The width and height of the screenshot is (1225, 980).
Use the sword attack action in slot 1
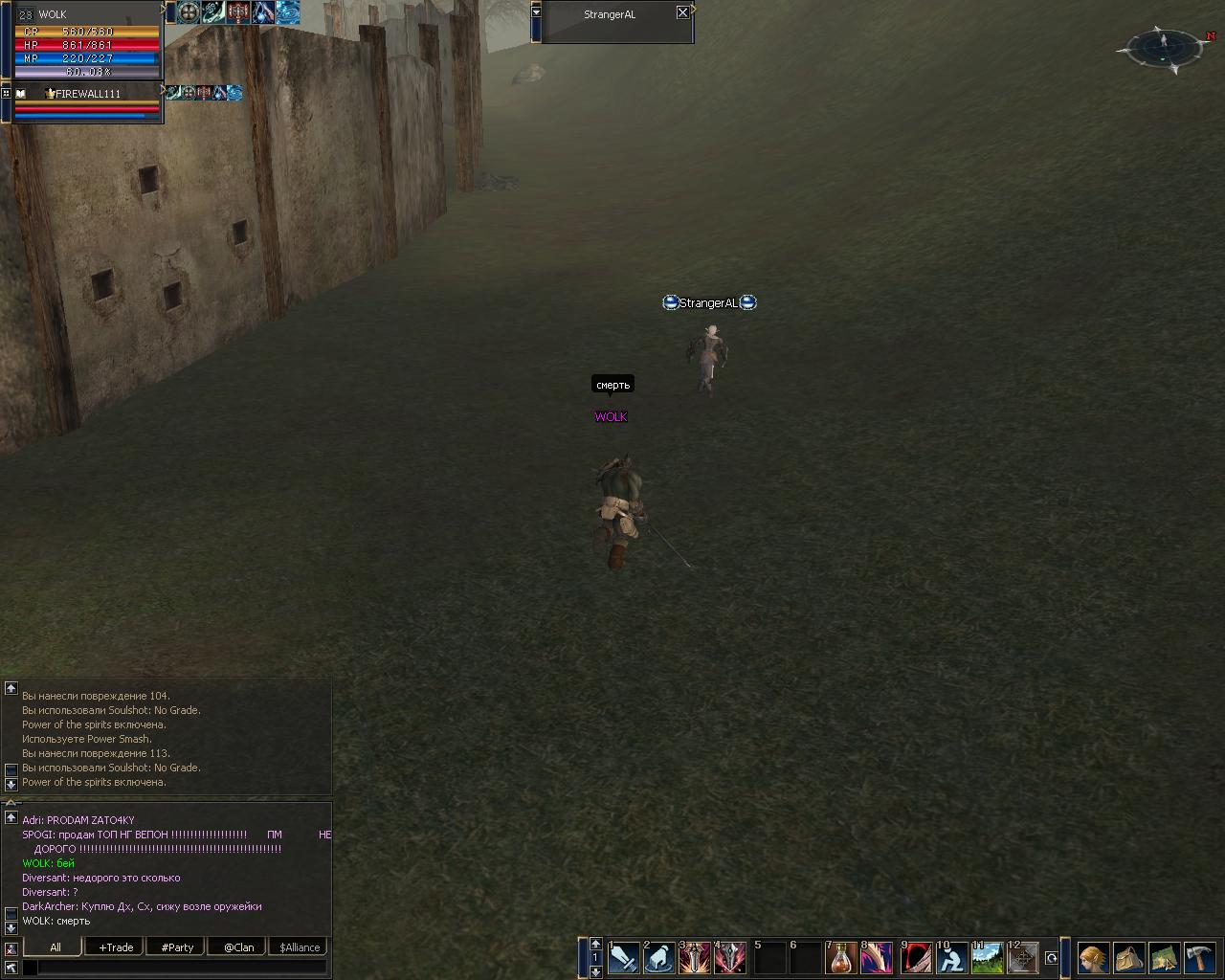[624, 958]
